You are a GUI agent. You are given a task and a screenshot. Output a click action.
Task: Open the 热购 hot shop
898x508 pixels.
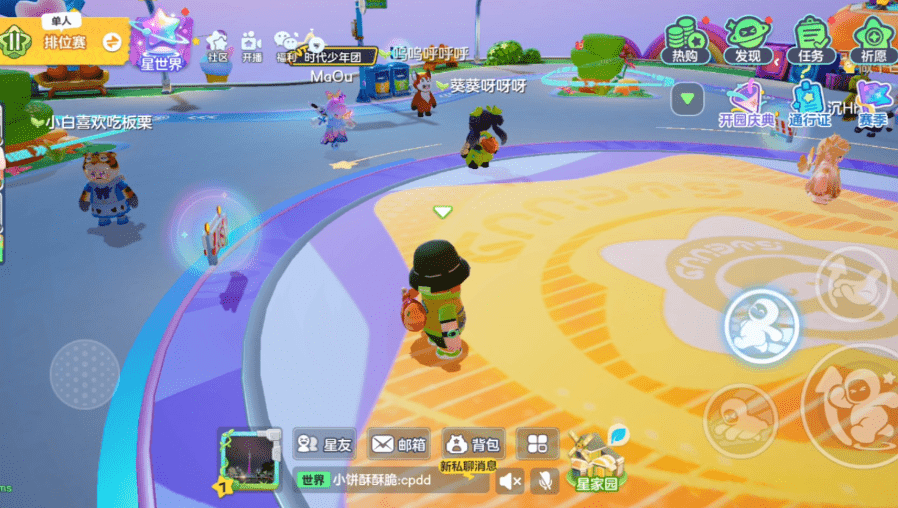[x=685, y=41]
